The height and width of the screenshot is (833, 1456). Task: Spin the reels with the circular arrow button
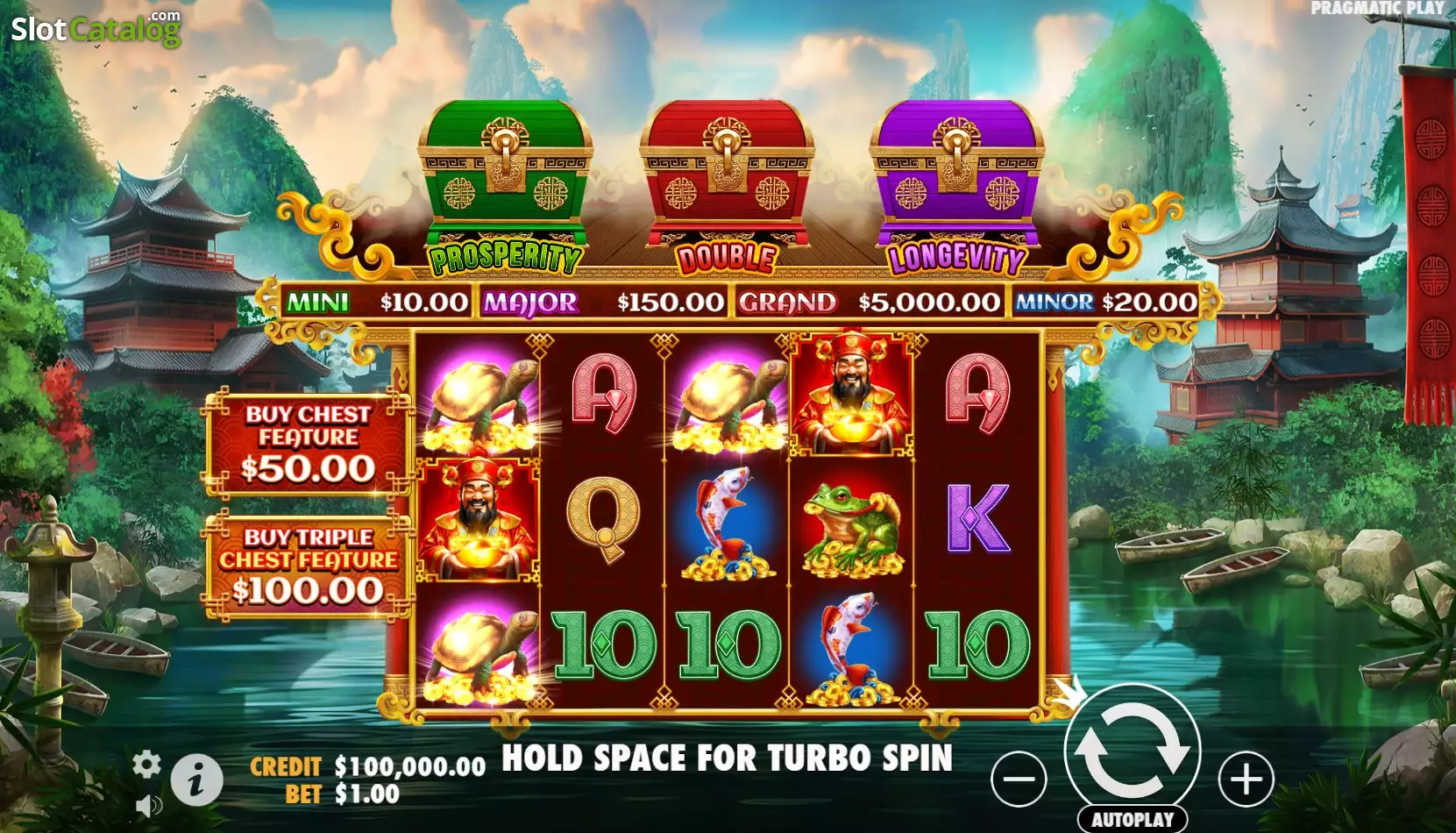pyautogui.click(x=1132, y=751)
